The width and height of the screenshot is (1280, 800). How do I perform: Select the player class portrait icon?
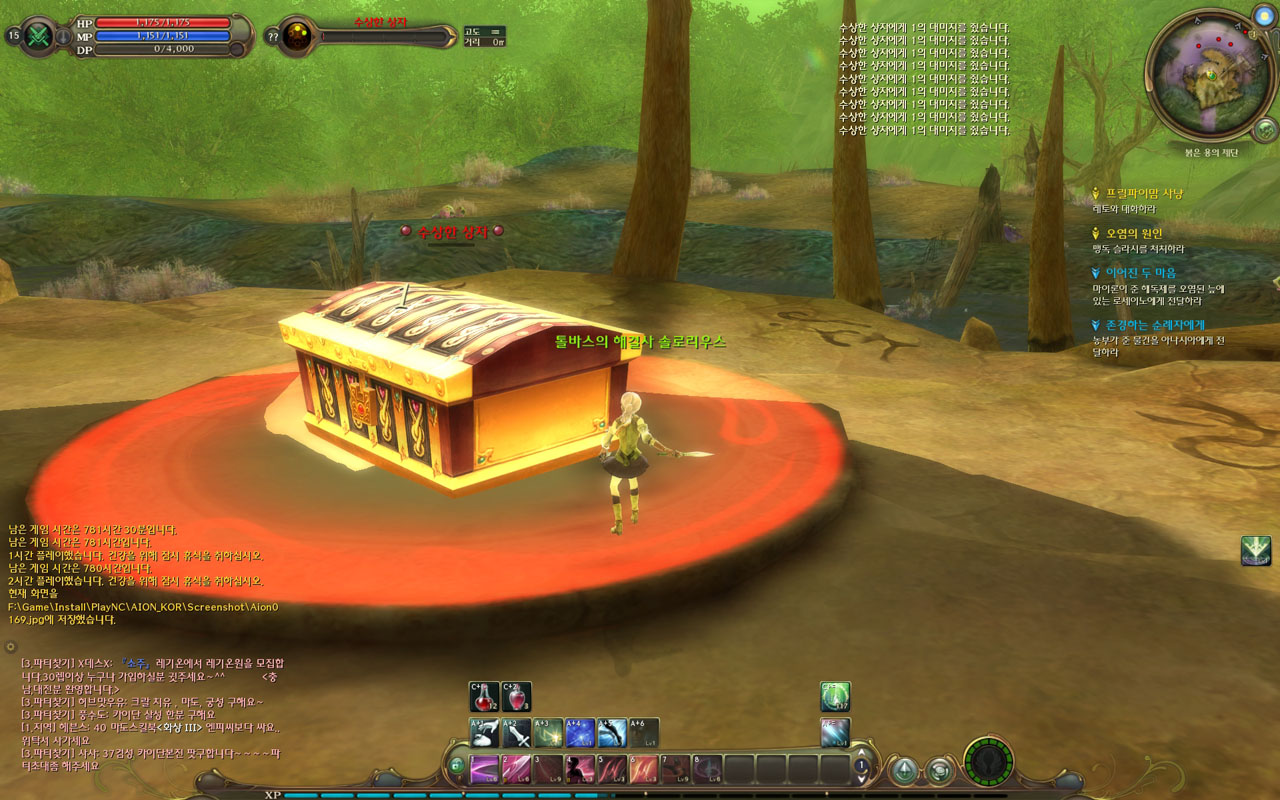(39, 36)
